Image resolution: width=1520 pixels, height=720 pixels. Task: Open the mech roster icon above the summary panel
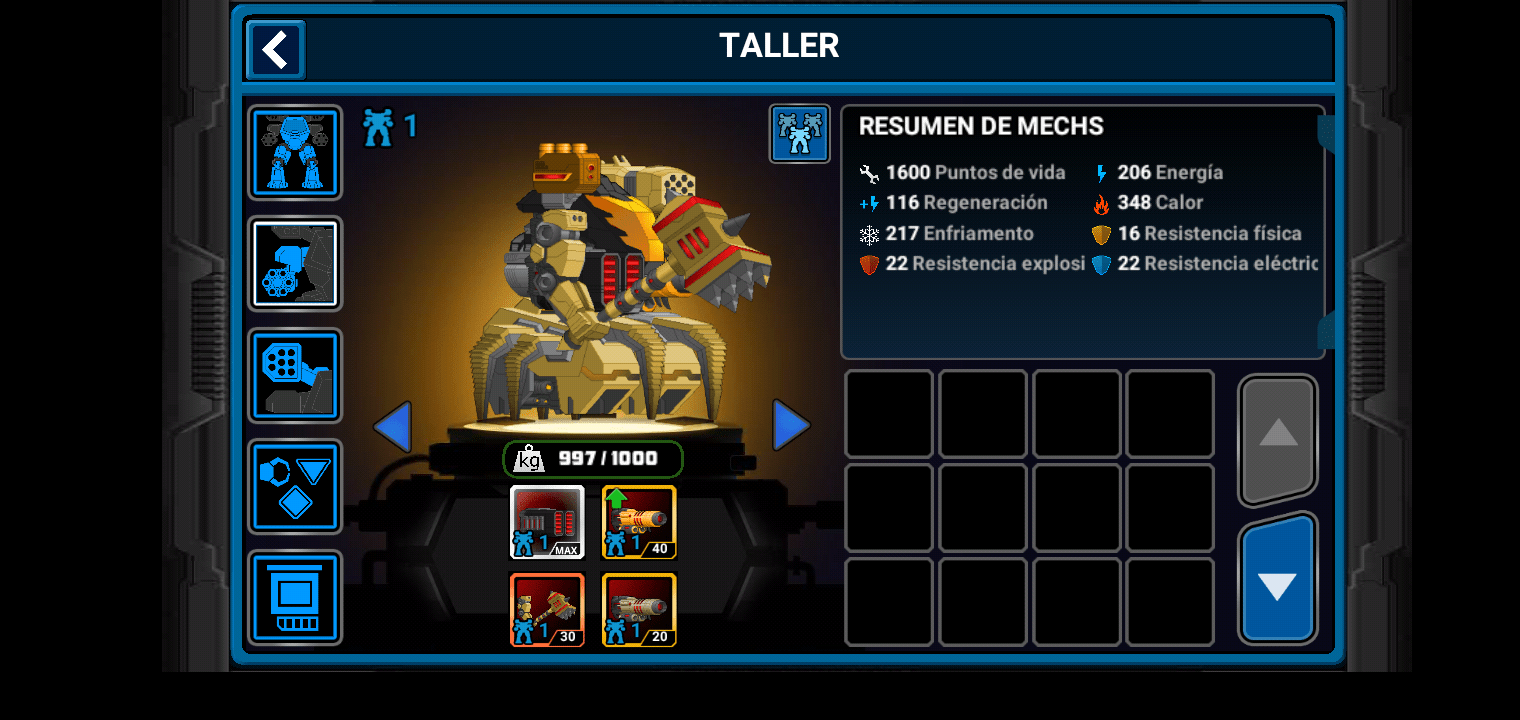pyautogui.click(x=799, y=133)
